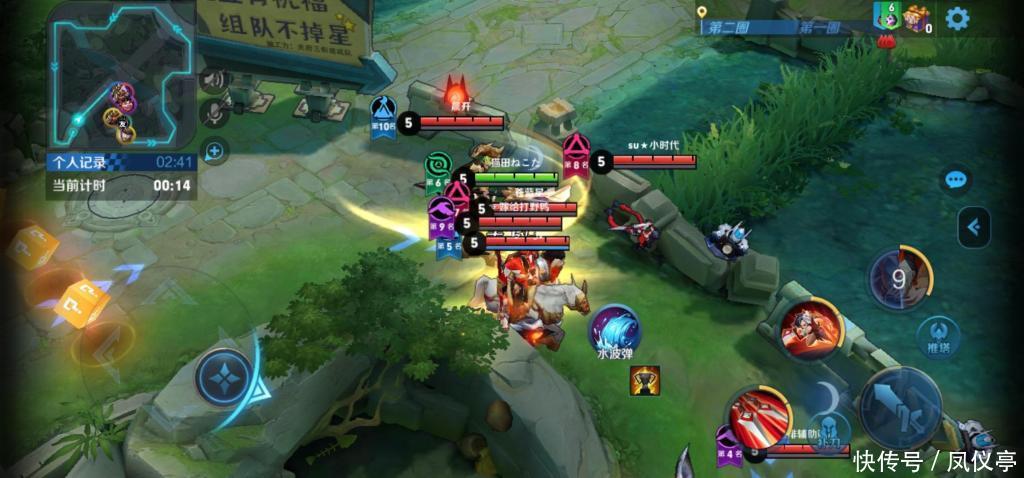The width and height of the screenshot is (1024, 478).
Task: Open the chat bubble button
Action: (x=957, y=180)
